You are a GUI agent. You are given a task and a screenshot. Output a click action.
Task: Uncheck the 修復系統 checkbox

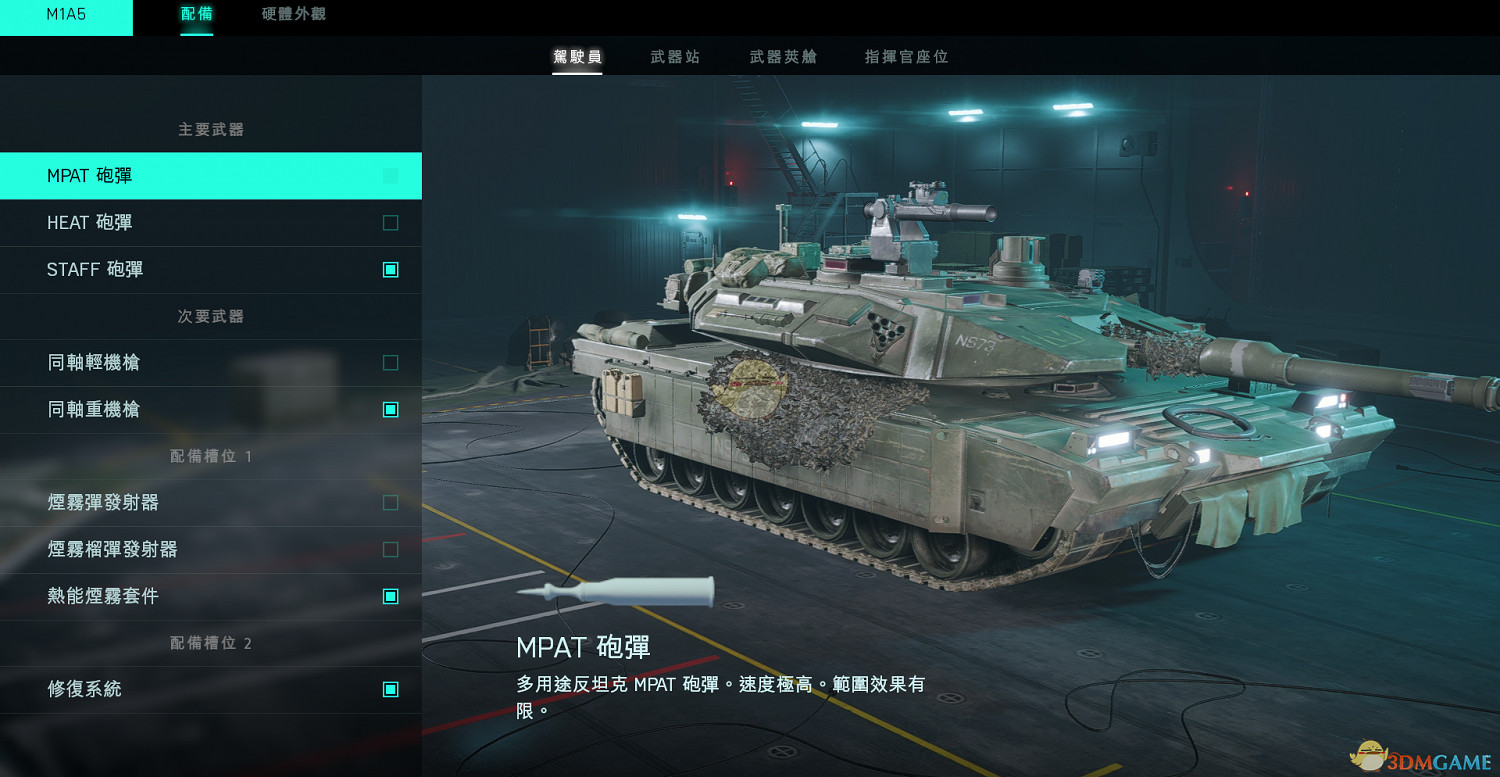click(389, 689)
